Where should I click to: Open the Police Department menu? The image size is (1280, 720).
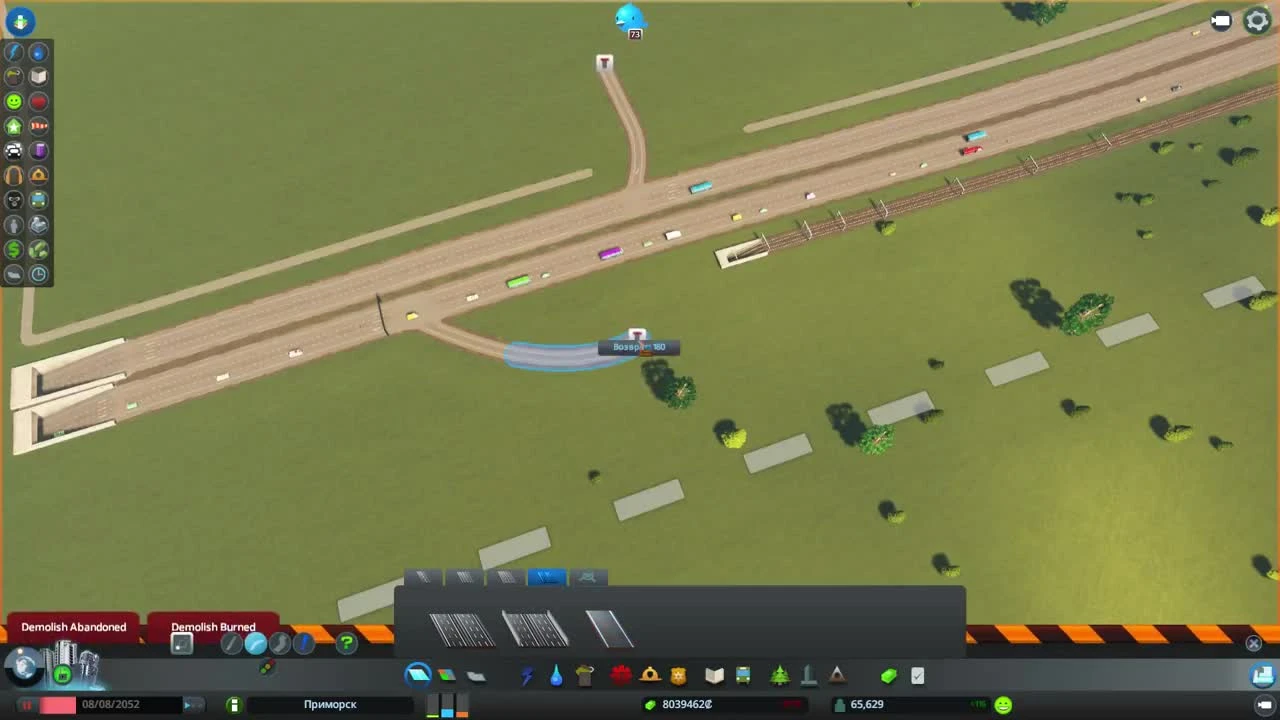click(678, 675)
